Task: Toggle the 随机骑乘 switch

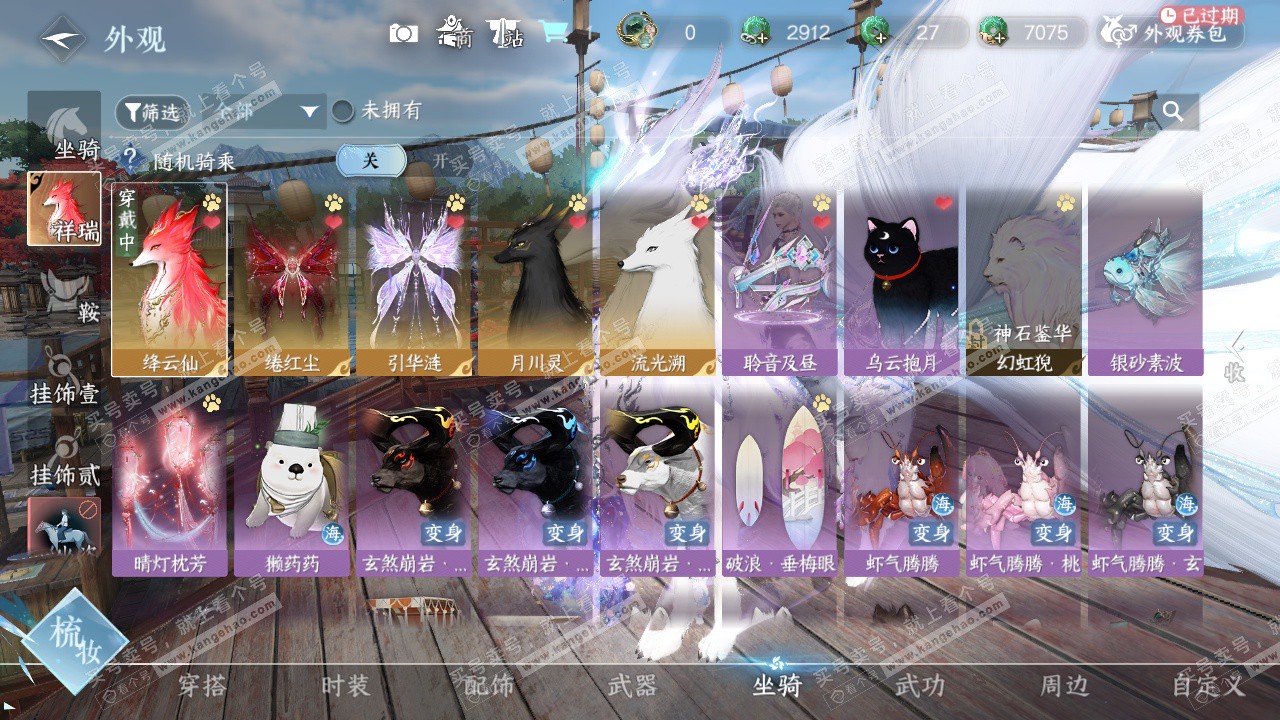Action: (x=371, y=160)
